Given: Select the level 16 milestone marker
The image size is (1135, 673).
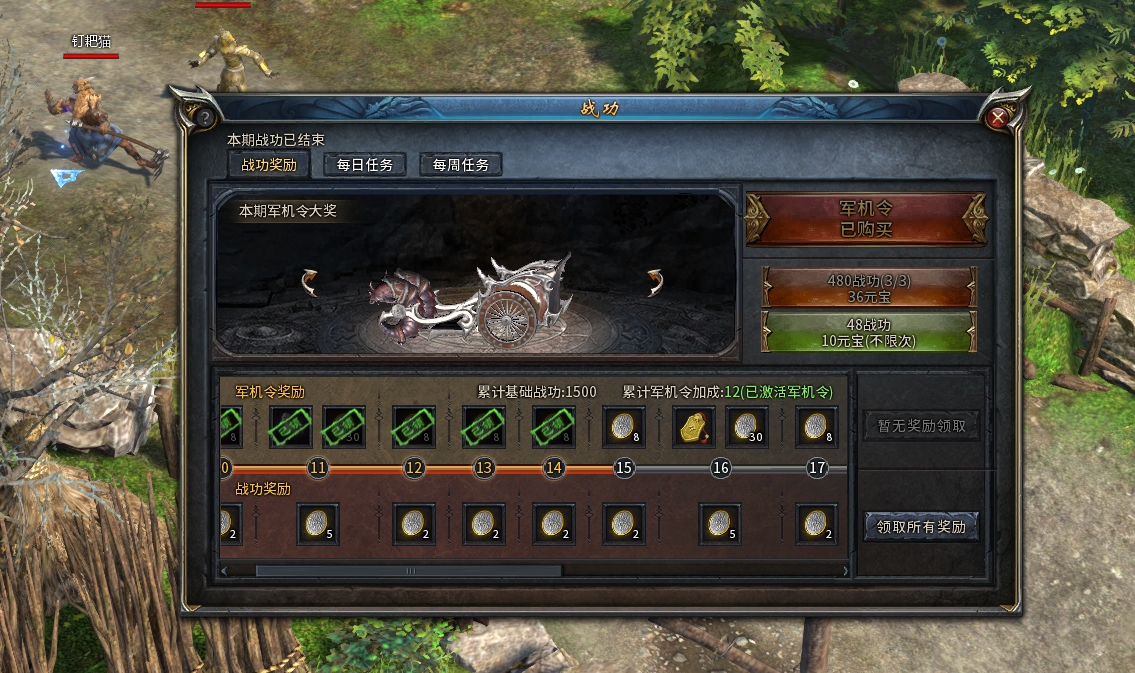Looking at the screenshot, I should pos(721,468).
